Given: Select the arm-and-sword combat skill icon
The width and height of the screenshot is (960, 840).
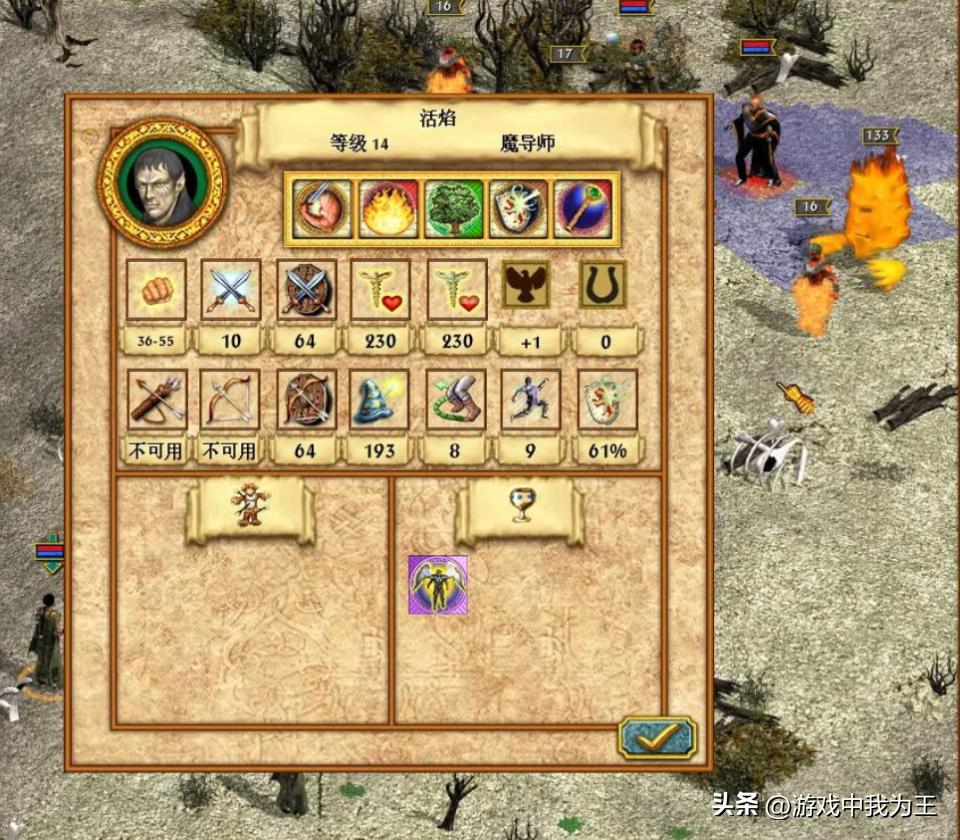Looking at the screenshot, I should [x=323, y=209].
